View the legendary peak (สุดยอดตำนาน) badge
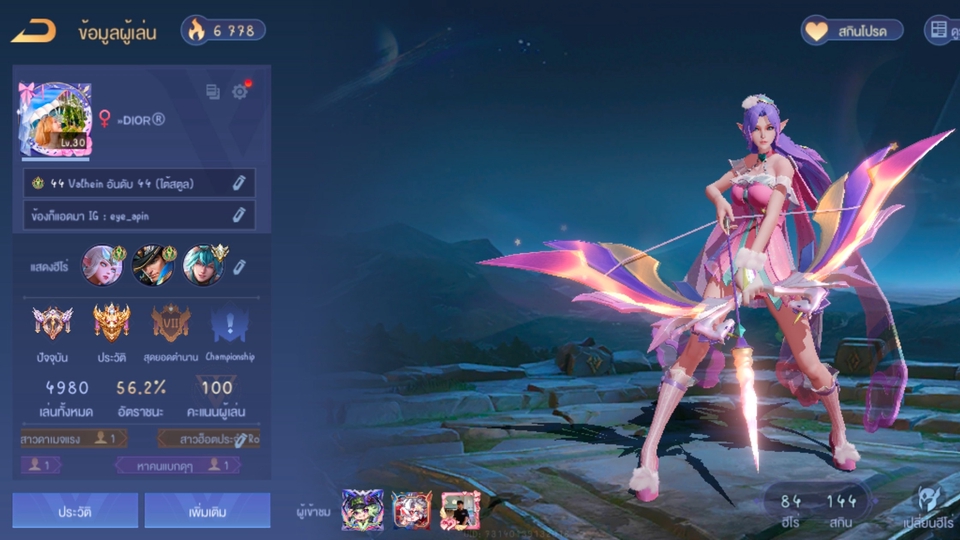Viewport: 960px width, 540px height. tap(171, 322)
